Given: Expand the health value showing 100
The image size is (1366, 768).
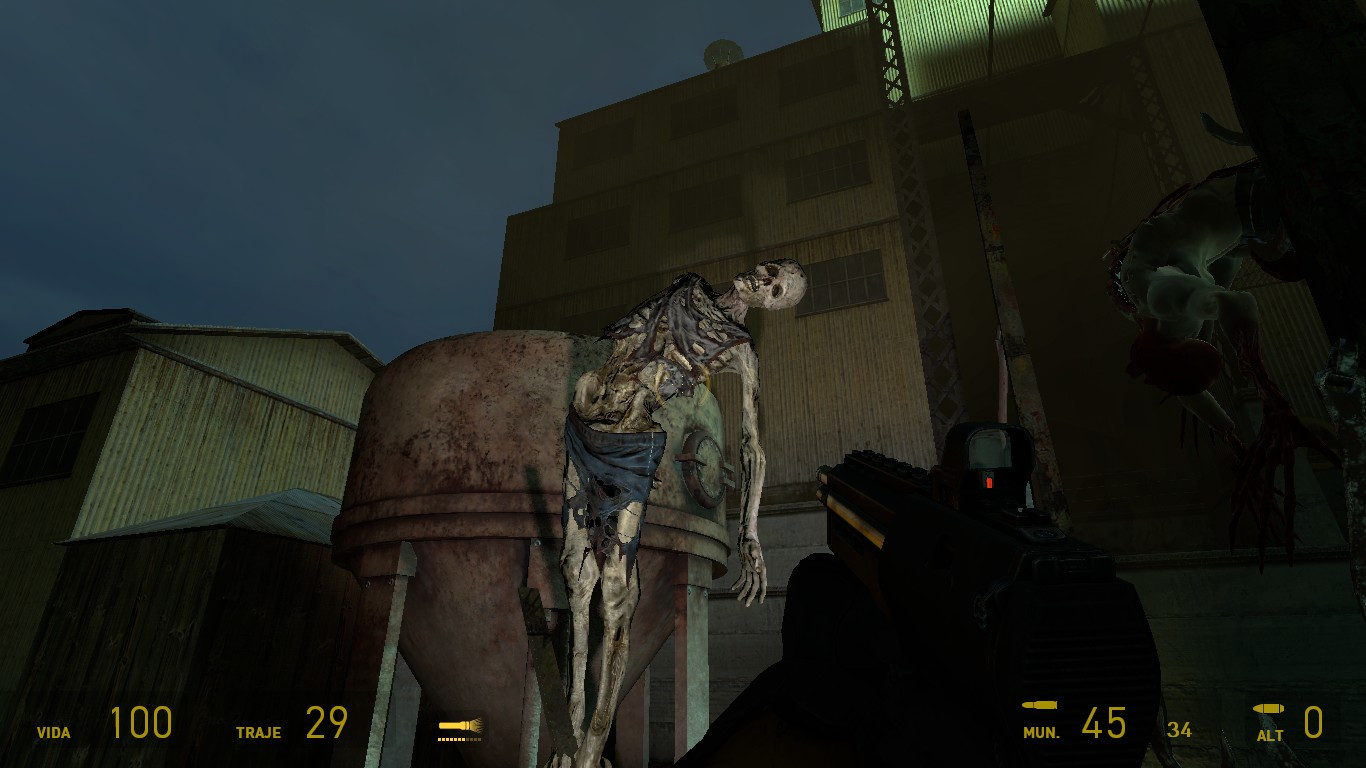Looking at the screenshot, I should [x=141, y=722].
